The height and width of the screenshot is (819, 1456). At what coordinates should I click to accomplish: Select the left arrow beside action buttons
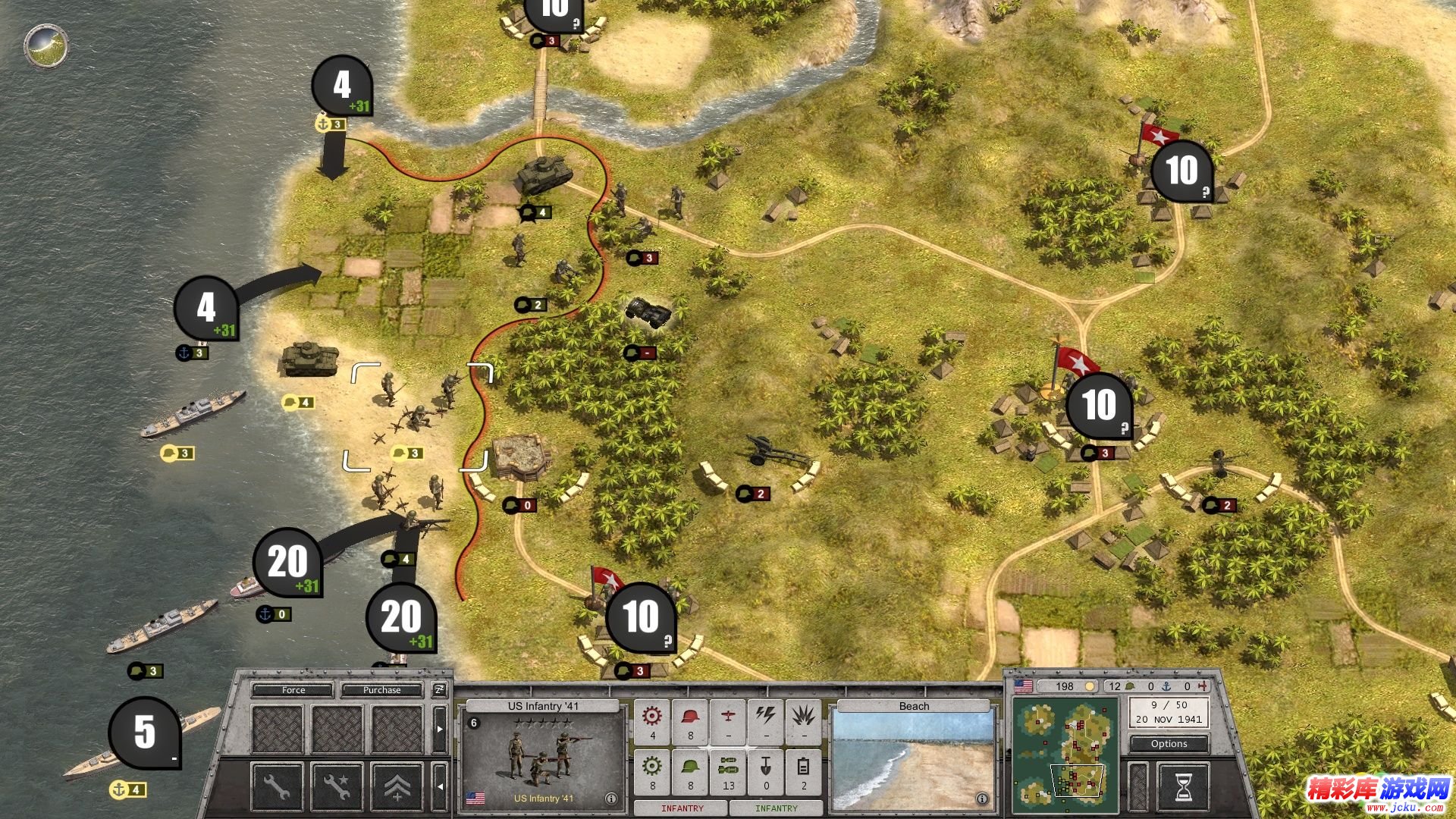coord(440,786)
